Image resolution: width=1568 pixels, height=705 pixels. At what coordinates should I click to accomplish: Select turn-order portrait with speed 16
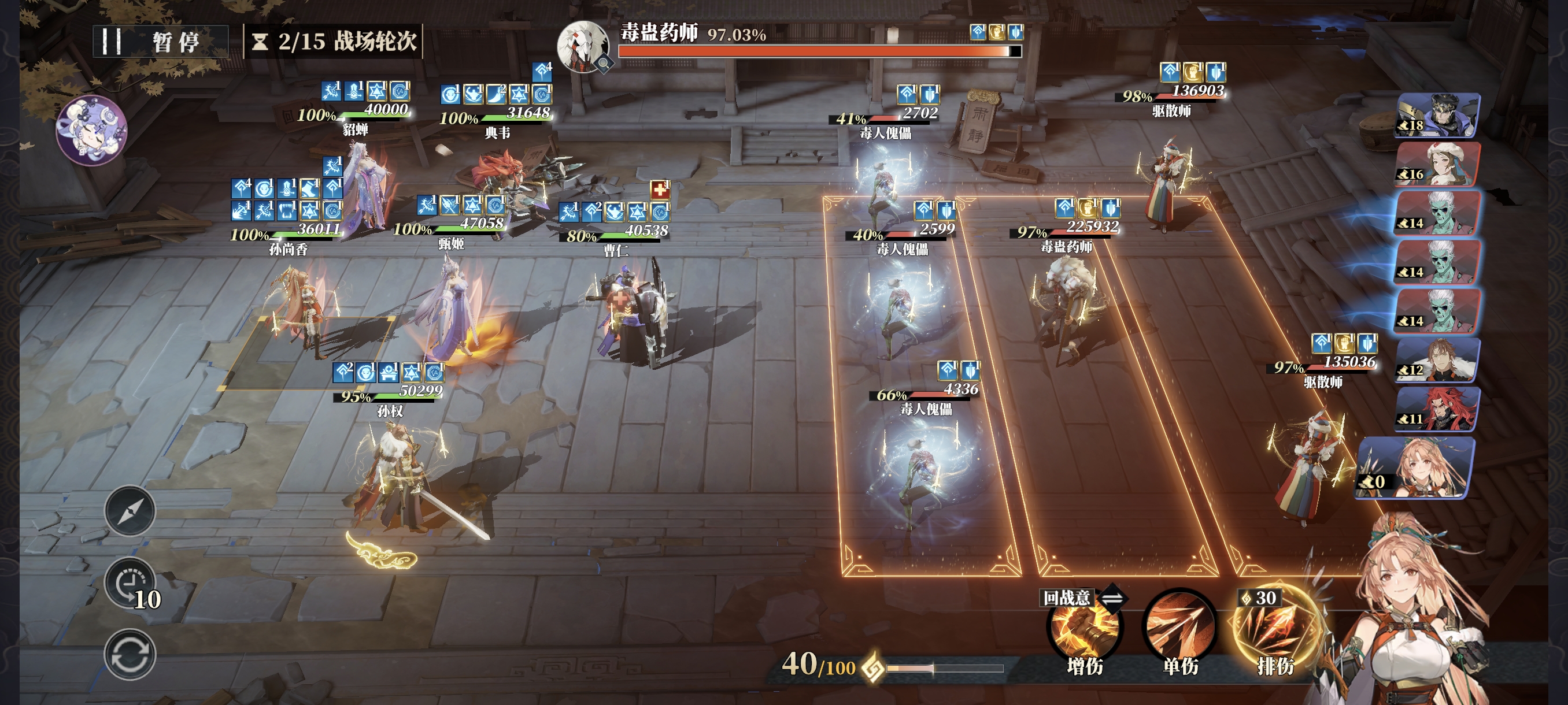1437,164
